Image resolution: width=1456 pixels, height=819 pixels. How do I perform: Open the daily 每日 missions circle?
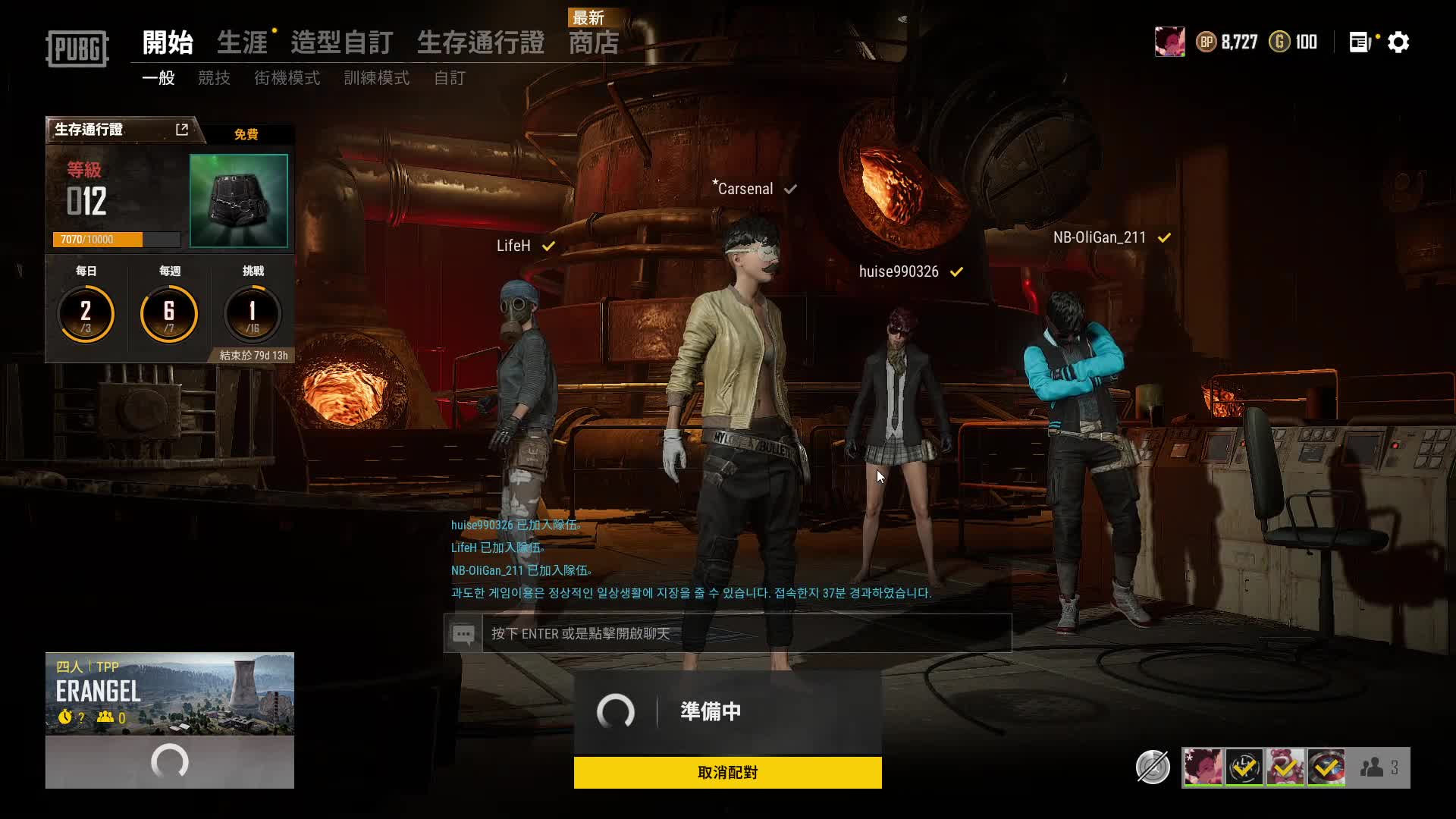[86, 312]
